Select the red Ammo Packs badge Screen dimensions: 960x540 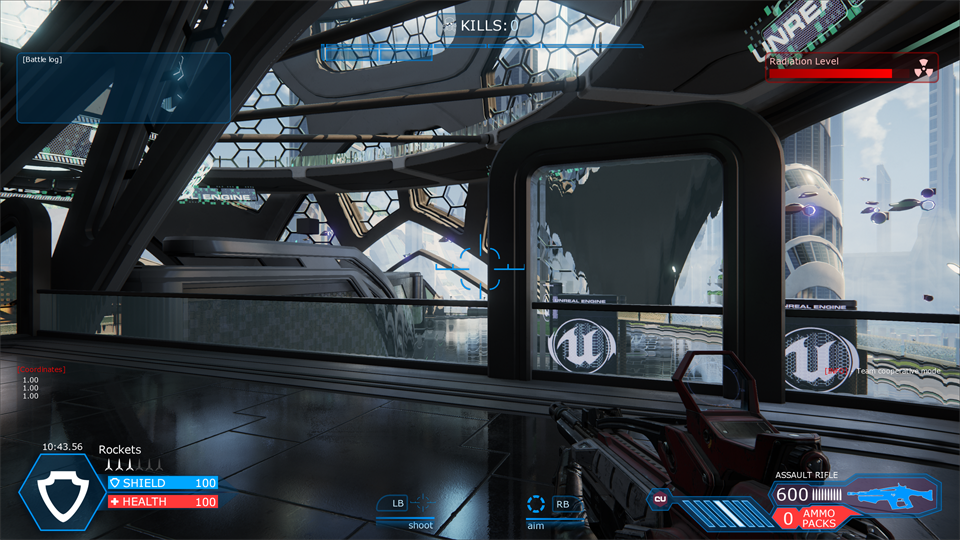coord(814,518)
